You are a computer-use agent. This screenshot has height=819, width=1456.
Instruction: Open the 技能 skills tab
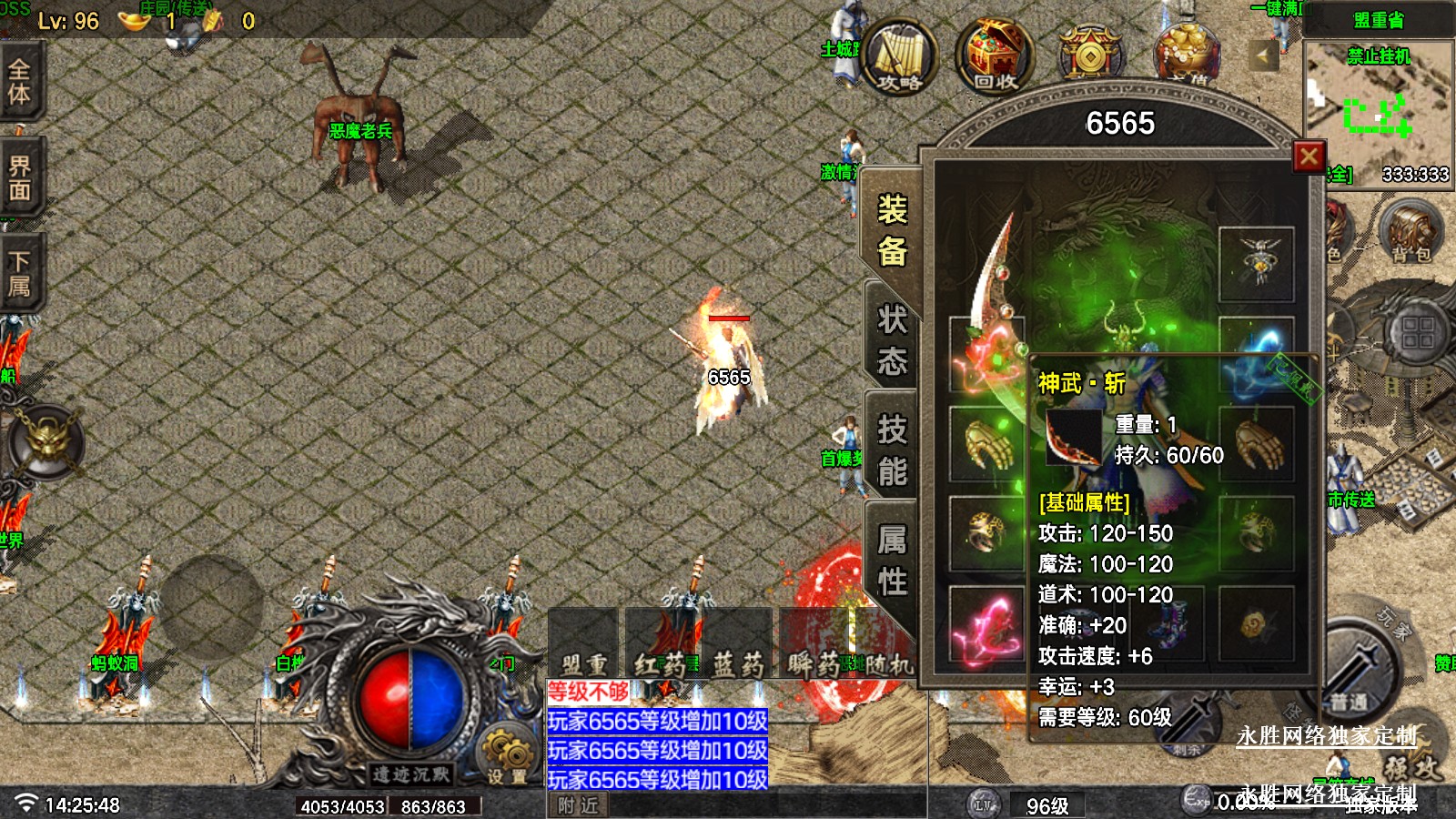click(892, 450)
